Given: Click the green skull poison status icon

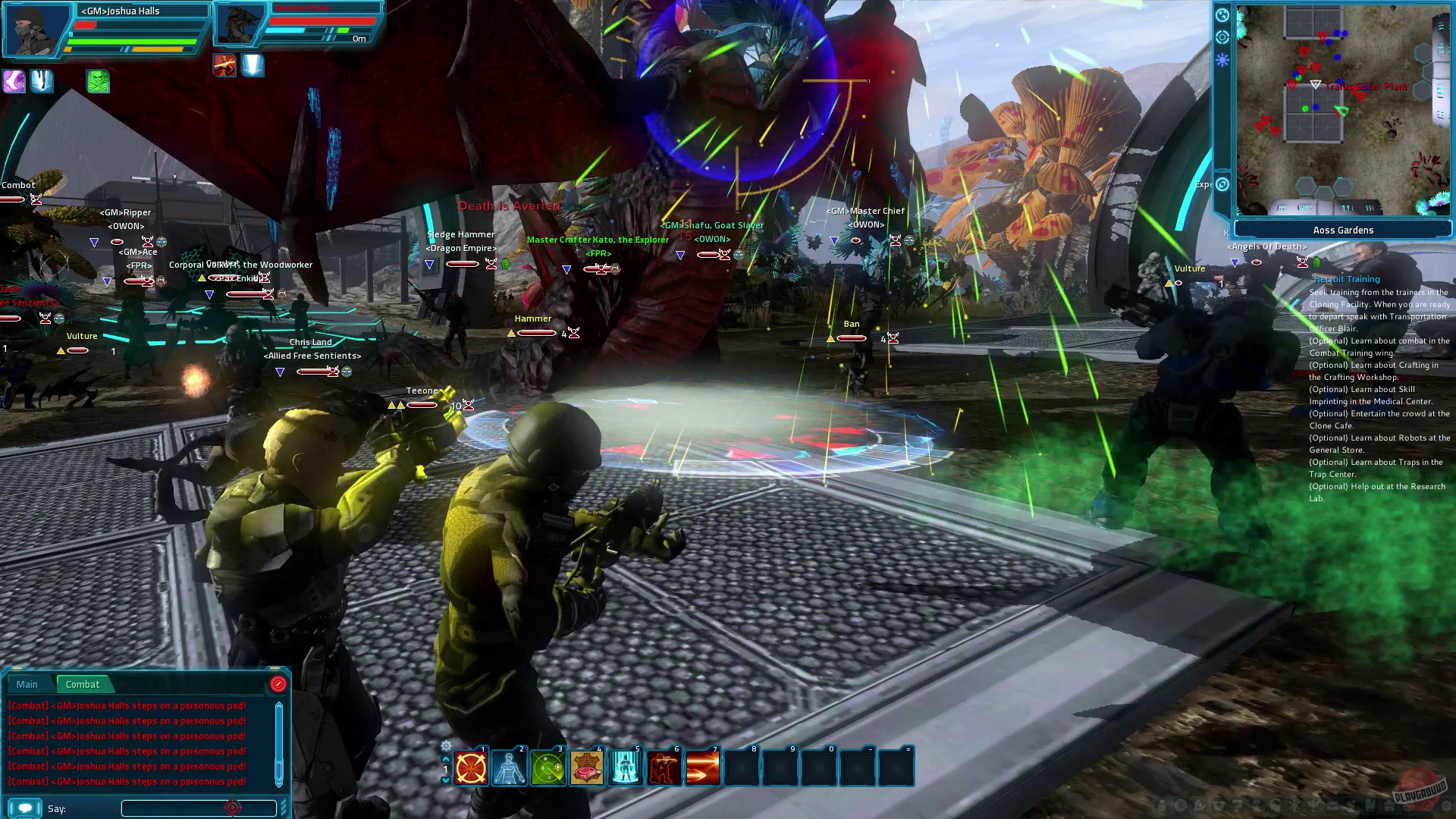Looking at the screenshot, I should 98,82.
